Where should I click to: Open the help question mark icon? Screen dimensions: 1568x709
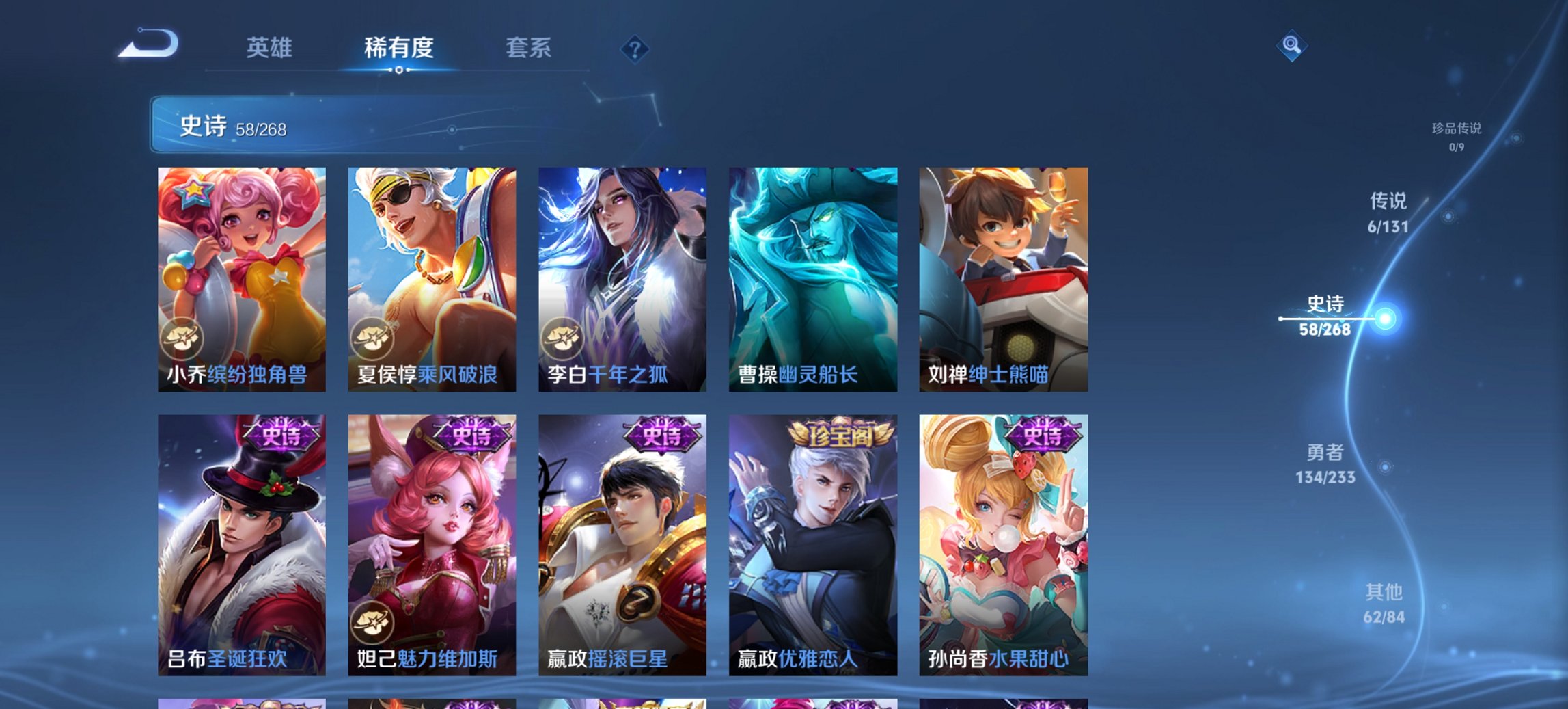(x=635, y=48)
